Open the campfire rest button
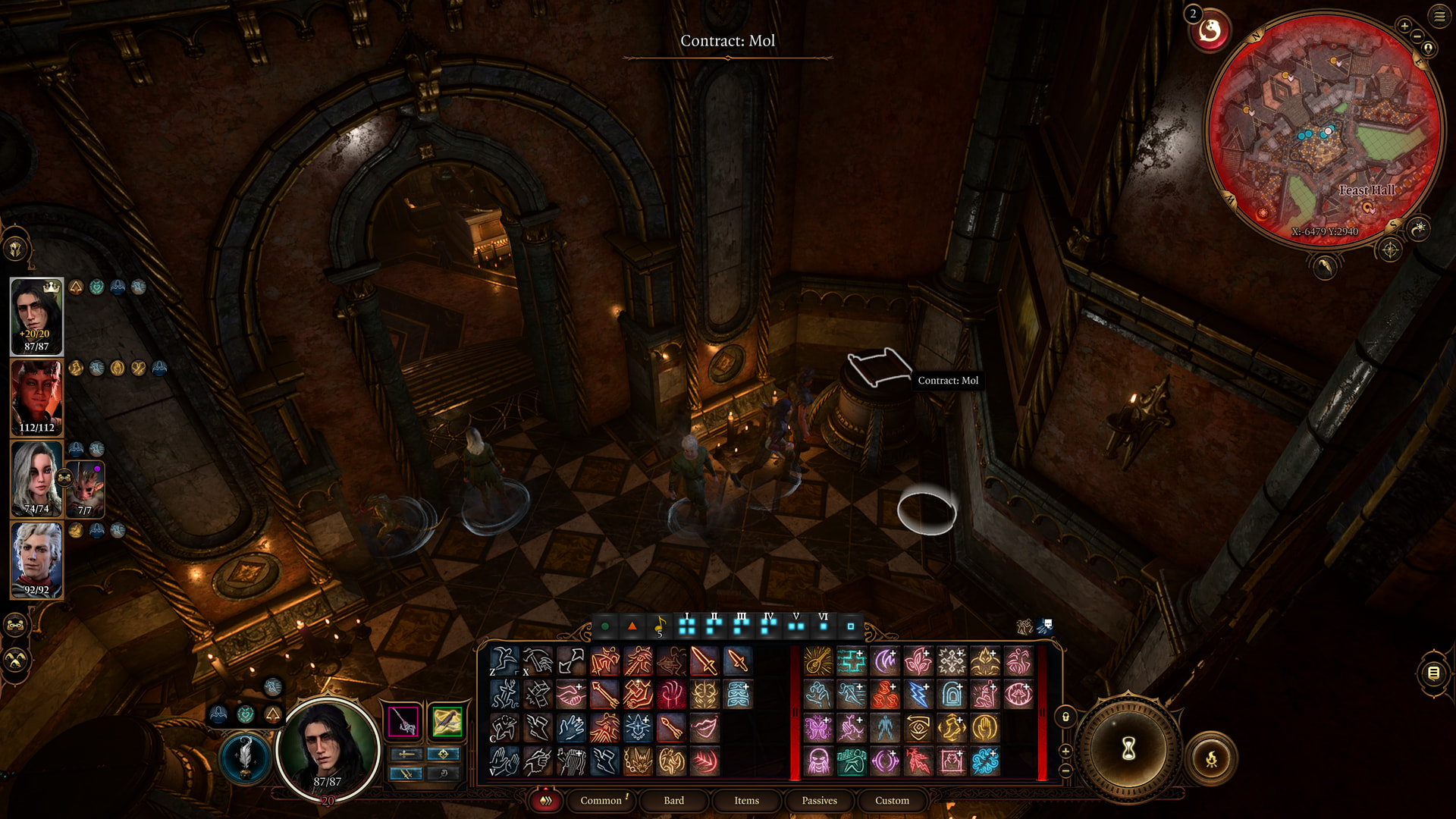This screenshot has height=819, width=1456. (x=1211, y=758)
